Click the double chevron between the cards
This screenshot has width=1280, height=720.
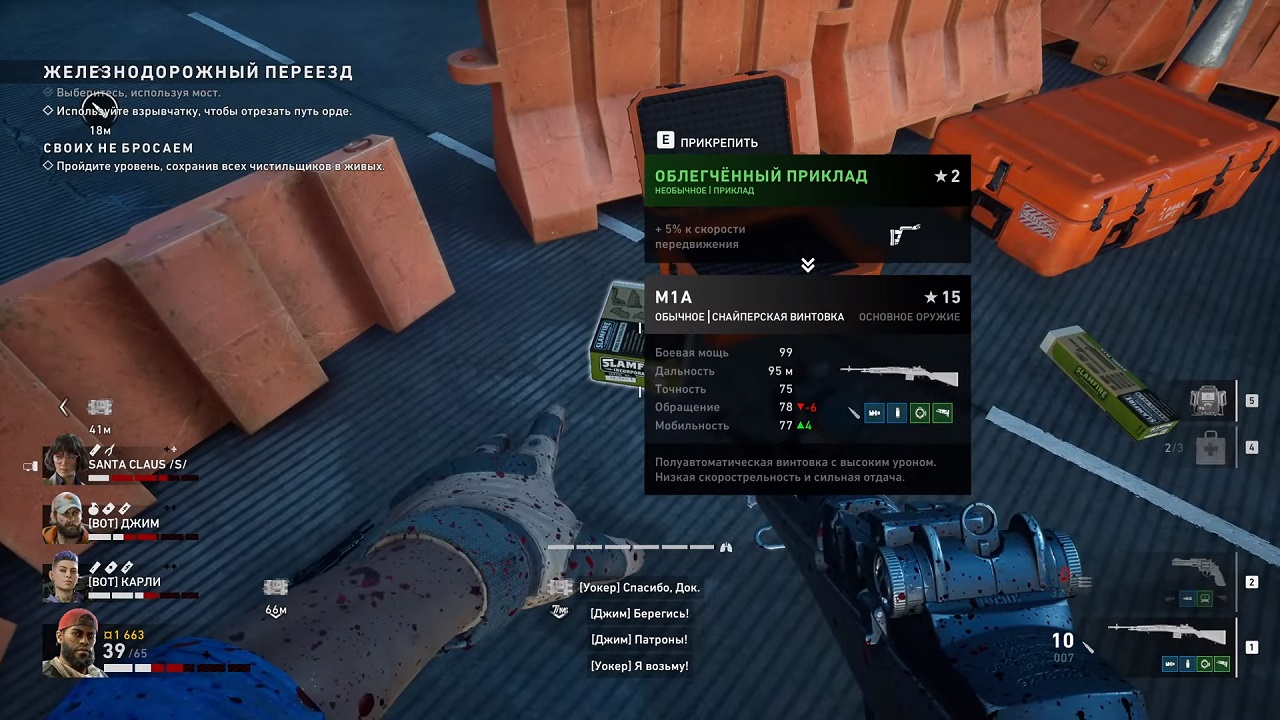808,265
